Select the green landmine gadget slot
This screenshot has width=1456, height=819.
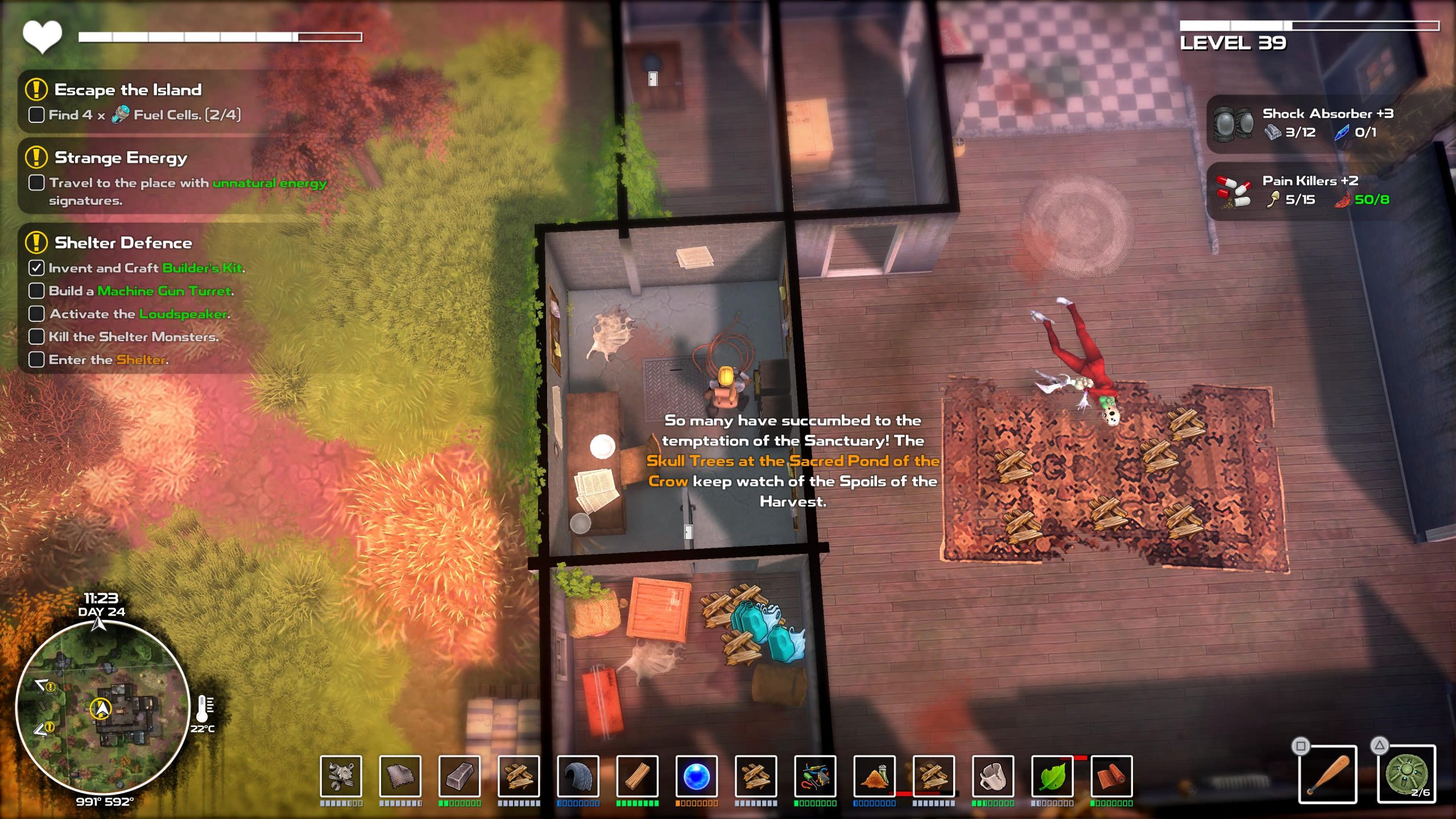coord(1407,775)
